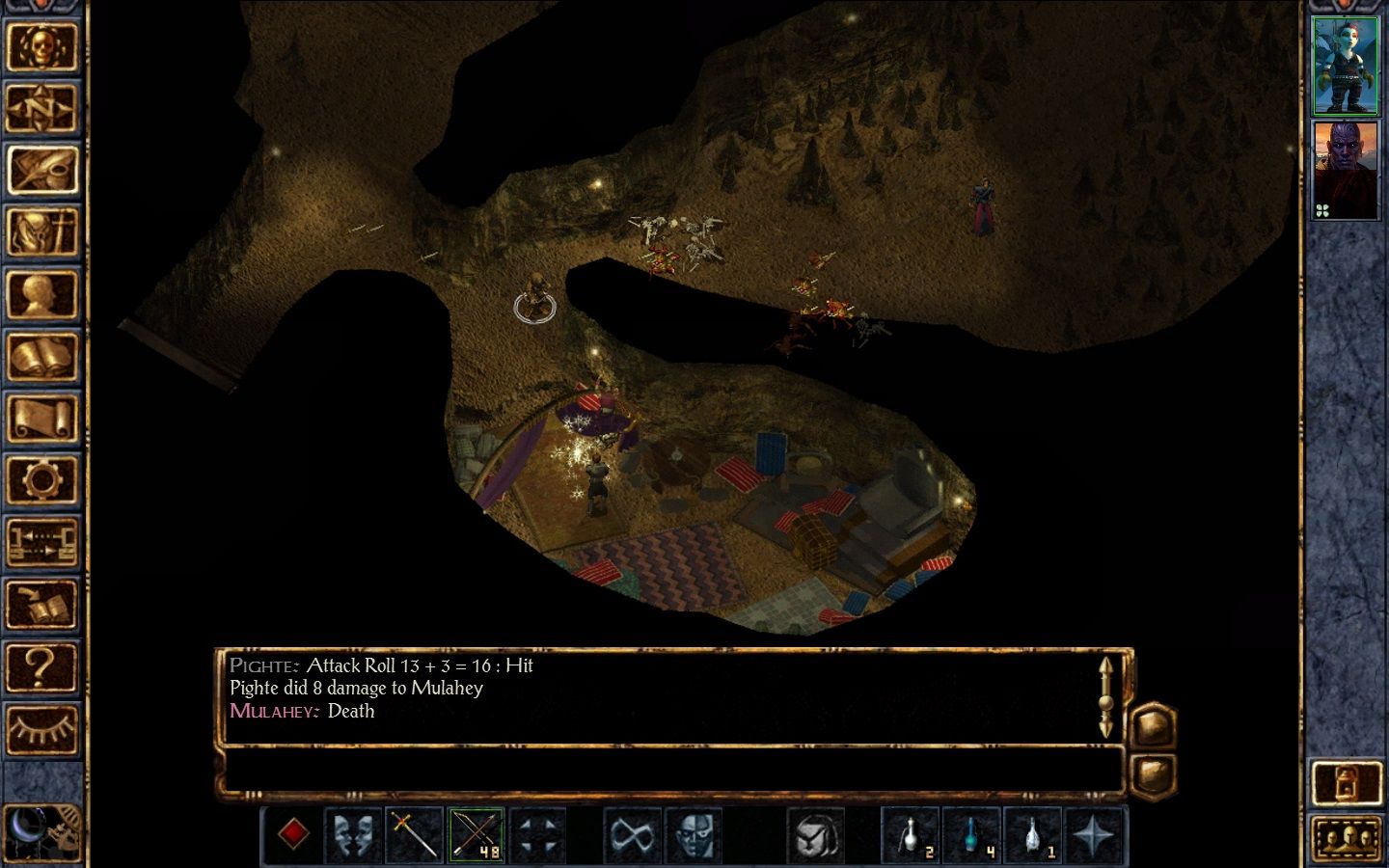
Task: Select the purple-skinned character portrait
Action: click(1346, 171)
